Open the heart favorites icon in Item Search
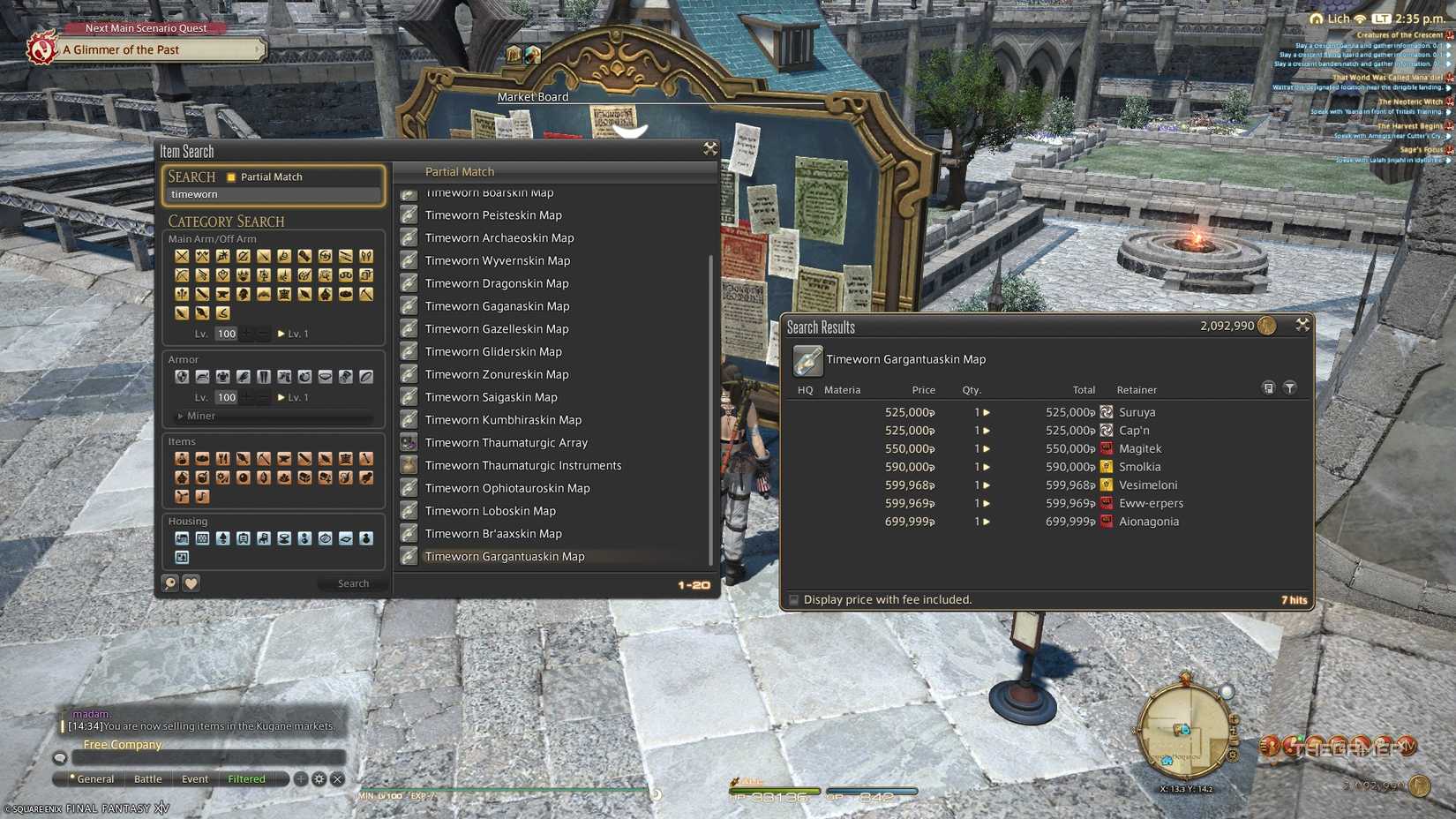 pyautogui.click(x=191, y=583)
